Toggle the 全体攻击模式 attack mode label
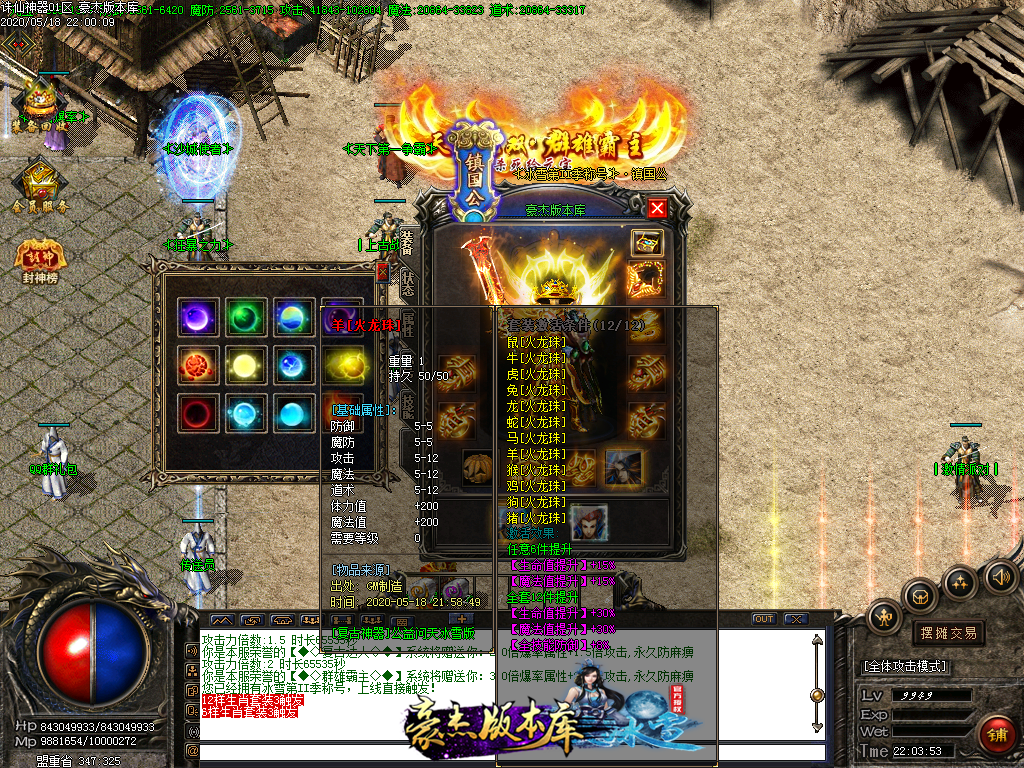Image resolution: width=1024 pixels, height=768 pixels. coord(905,666)
